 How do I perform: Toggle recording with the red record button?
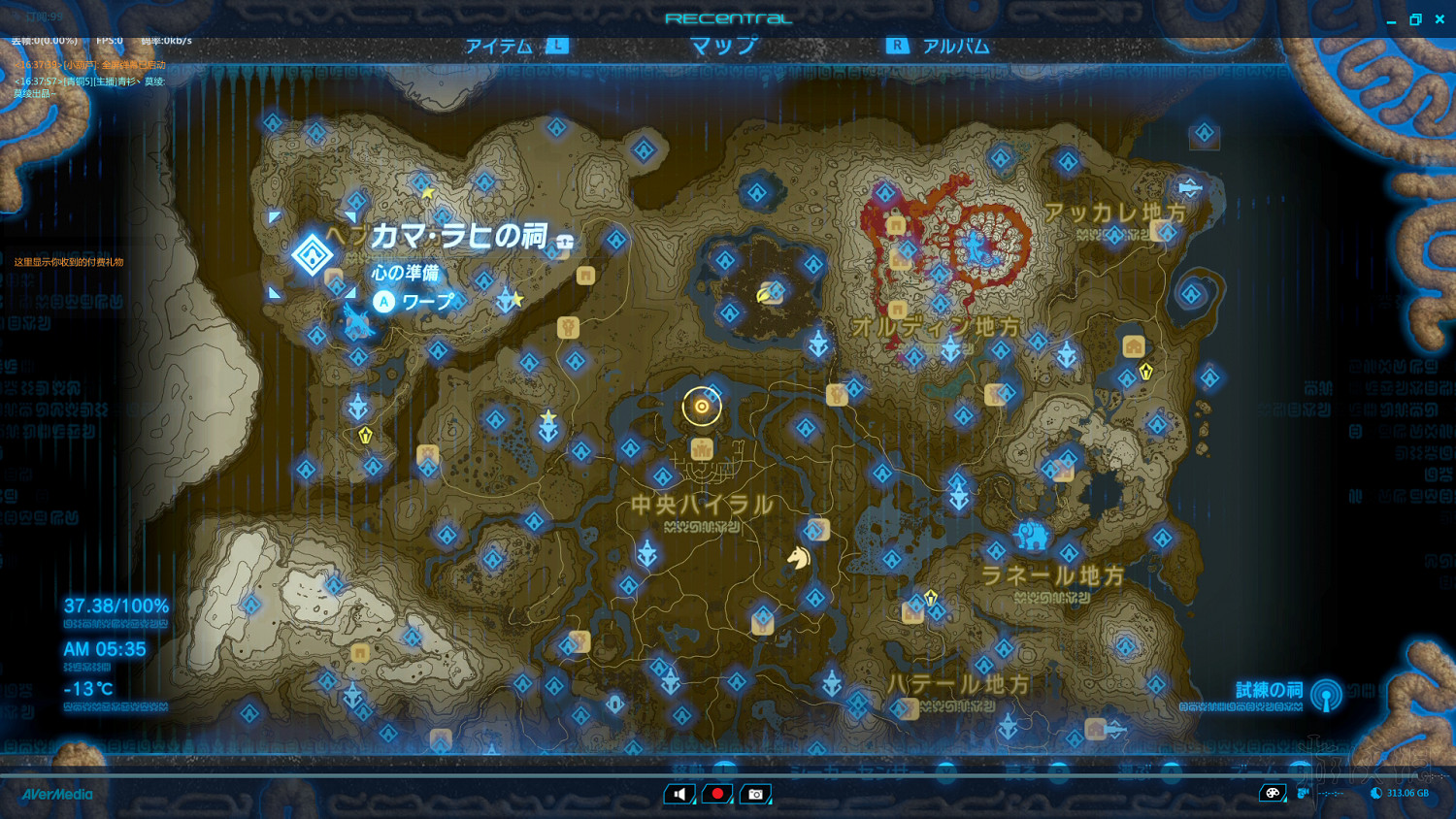point(716,794)
